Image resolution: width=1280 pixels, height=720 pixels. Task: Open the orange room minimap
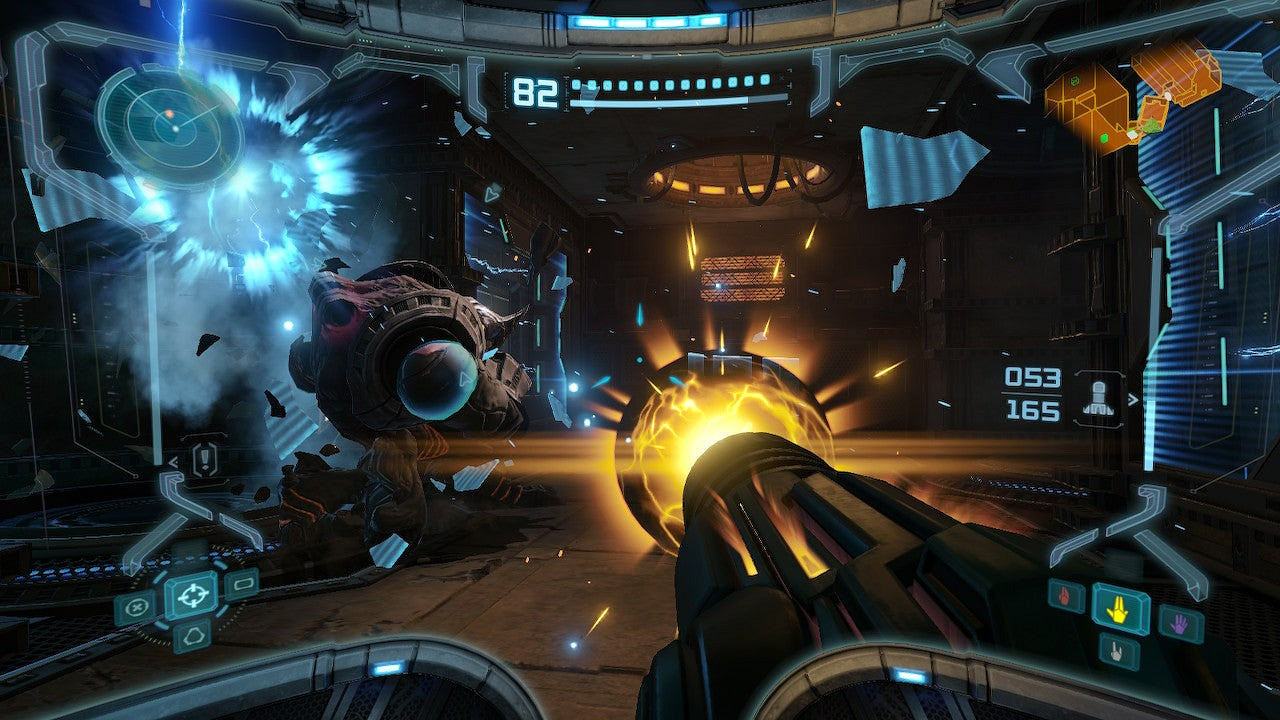(1133, 96)
